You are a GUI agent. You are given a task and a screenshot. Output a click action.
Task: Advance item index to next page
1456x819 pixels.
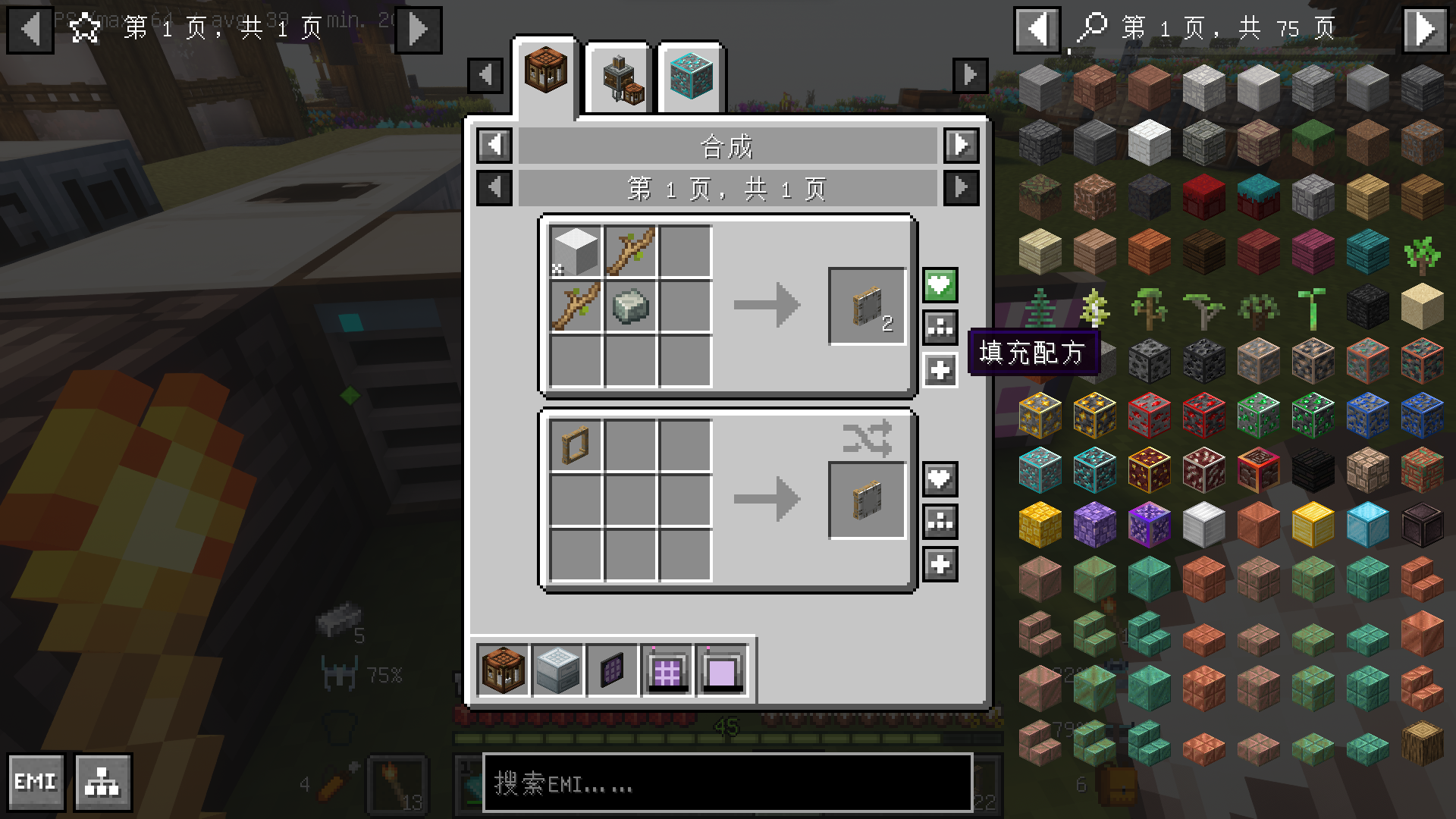point(1425,30)
